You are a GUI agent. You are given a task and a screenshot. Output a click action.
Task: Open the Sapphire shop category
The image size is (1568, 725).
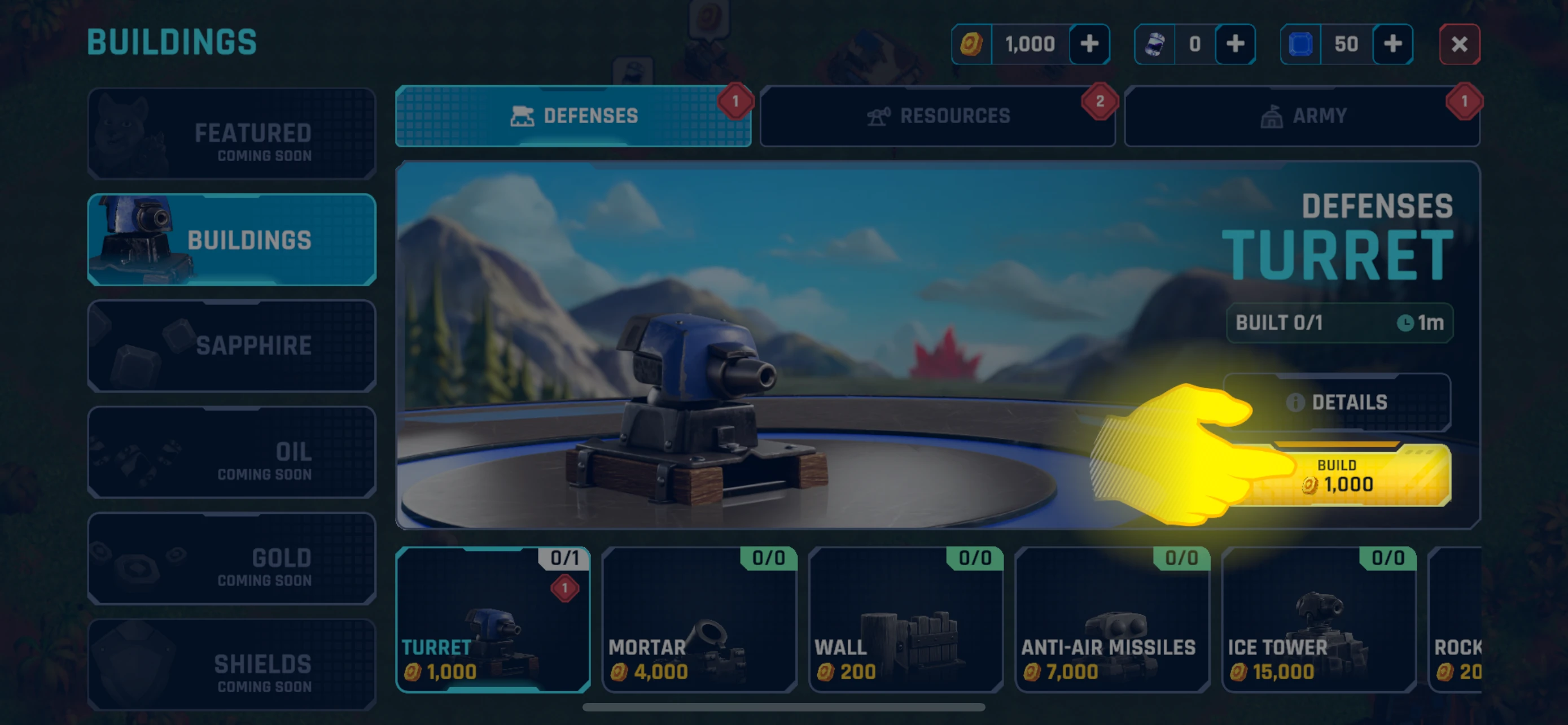pos(231,345)
